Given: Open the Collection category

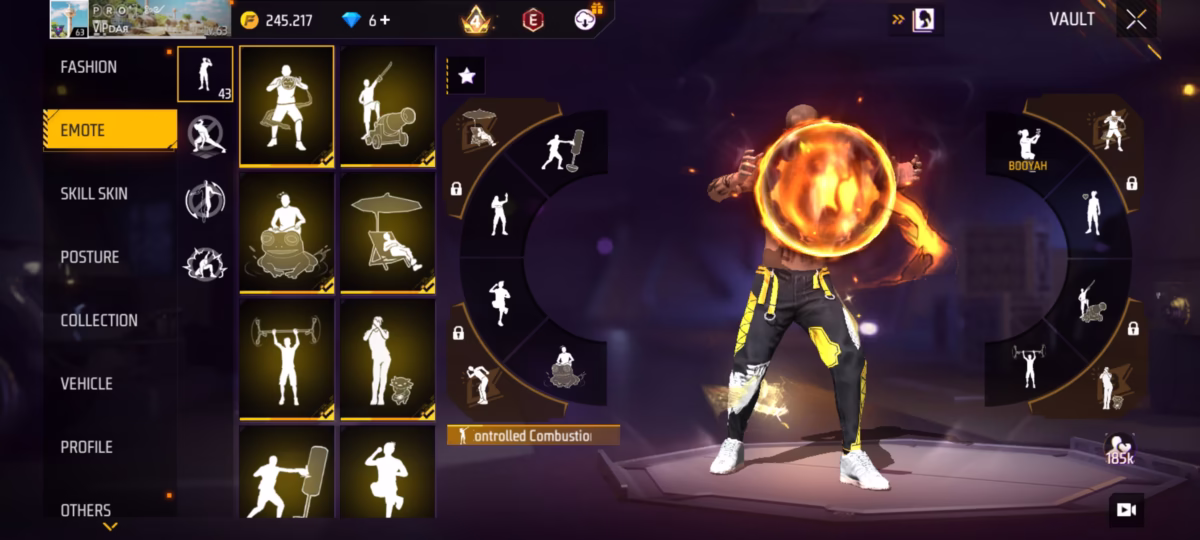Looking at the screenshot, I should 99,320.
